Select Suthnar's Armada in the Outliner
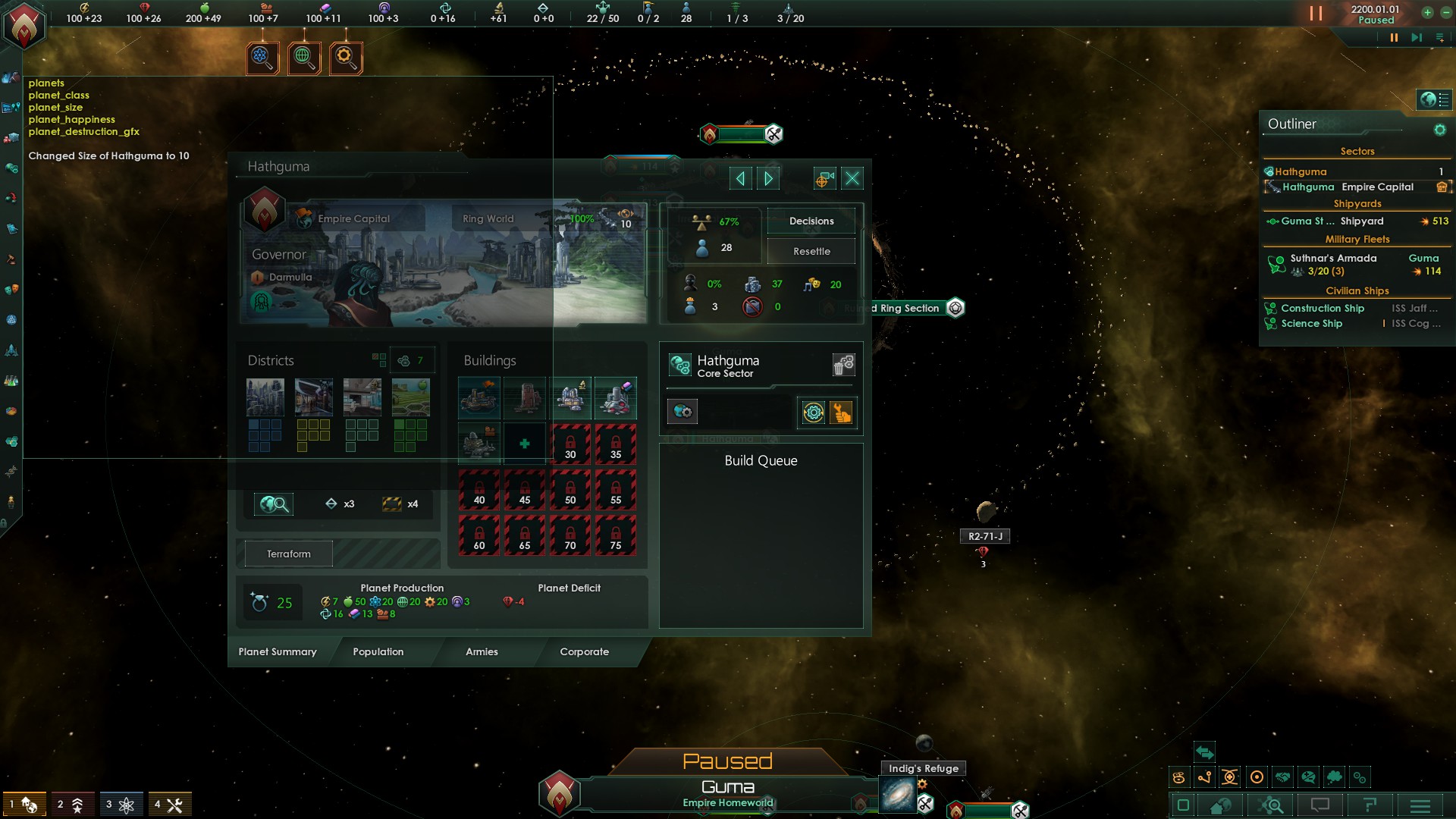The width and height of the screenshot is (1456, 819). pyautogui.click(x=1333, y=259)
